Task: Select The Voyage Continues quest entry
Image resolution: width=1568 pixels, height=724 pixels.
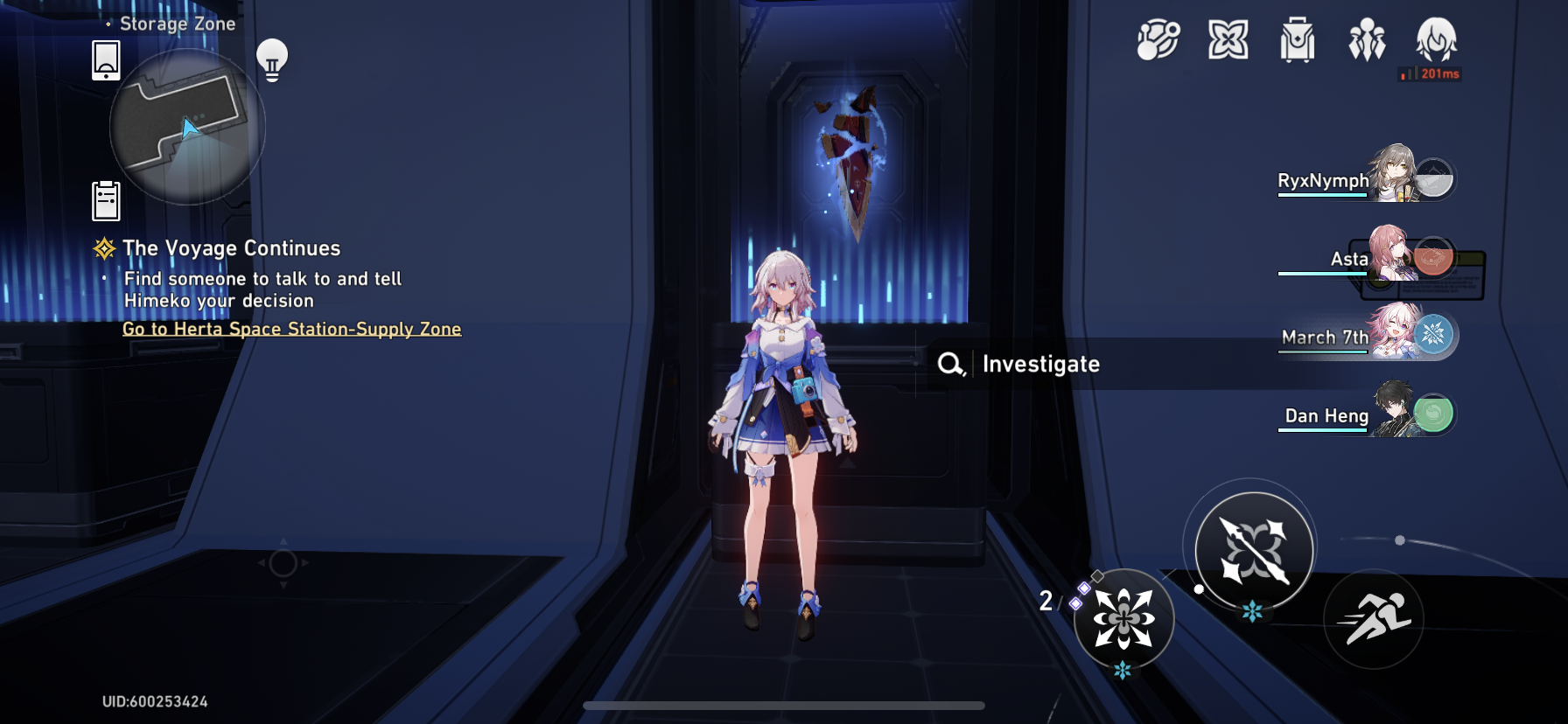Action: 230,248
